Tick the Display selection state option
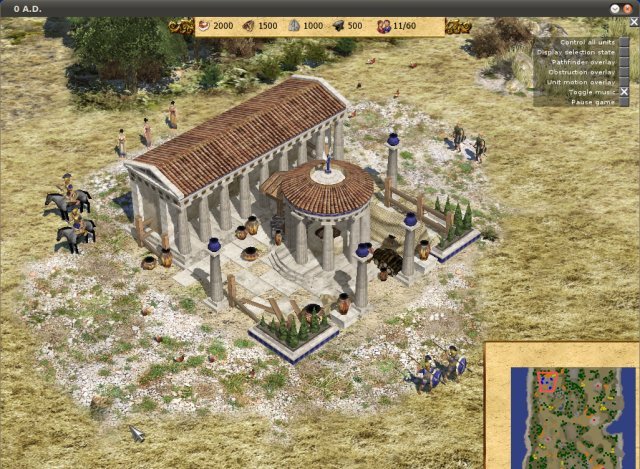 tap(624, 53)
